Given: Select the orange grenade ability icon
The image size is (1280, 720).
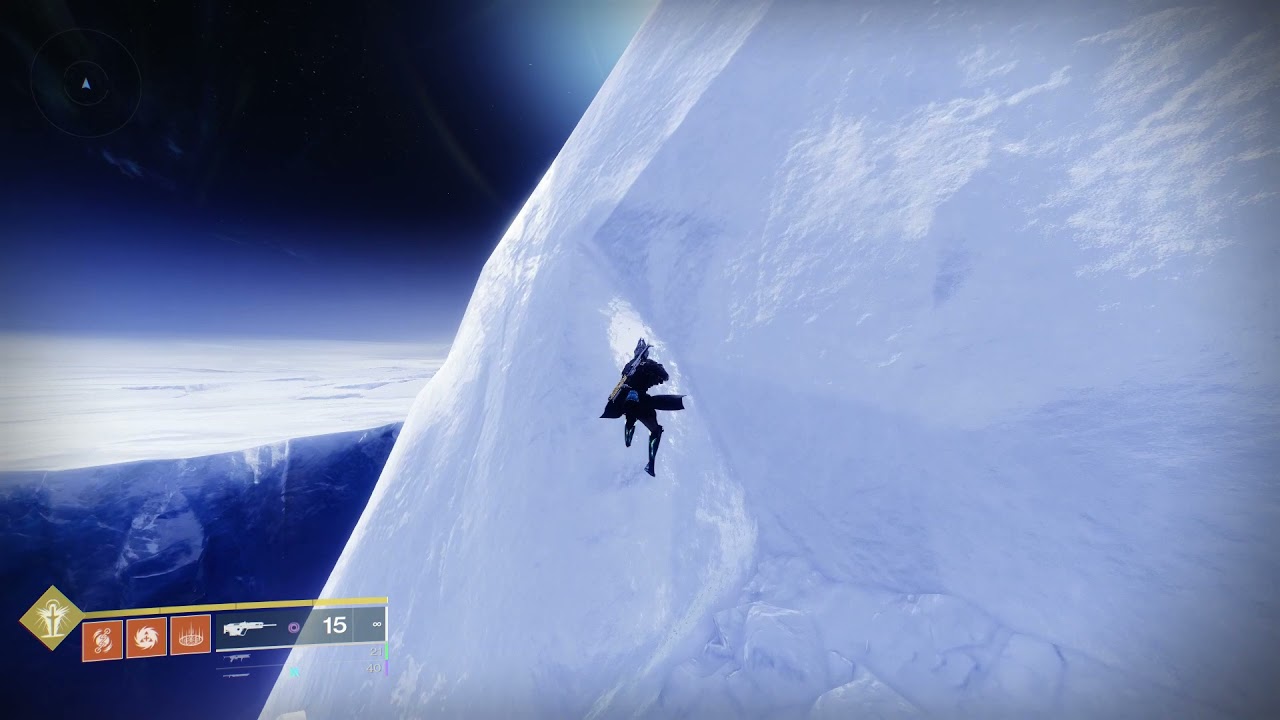Looking at the screenshot, I should click(x=102, y=640).
